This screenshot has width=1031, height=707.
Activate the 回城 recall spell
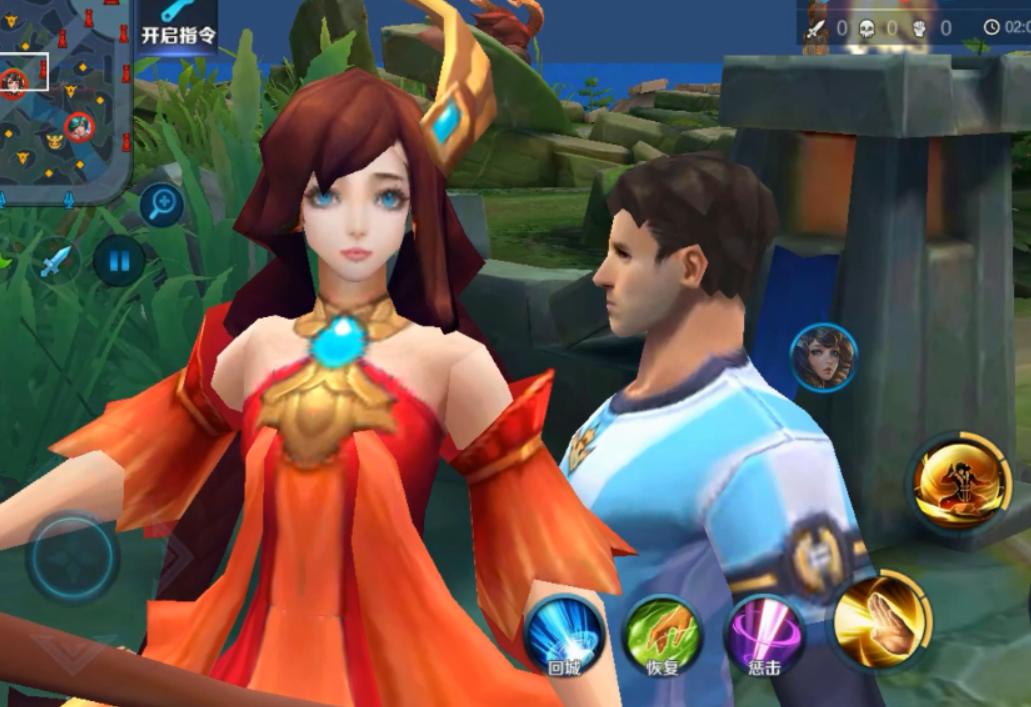point(565,636)
